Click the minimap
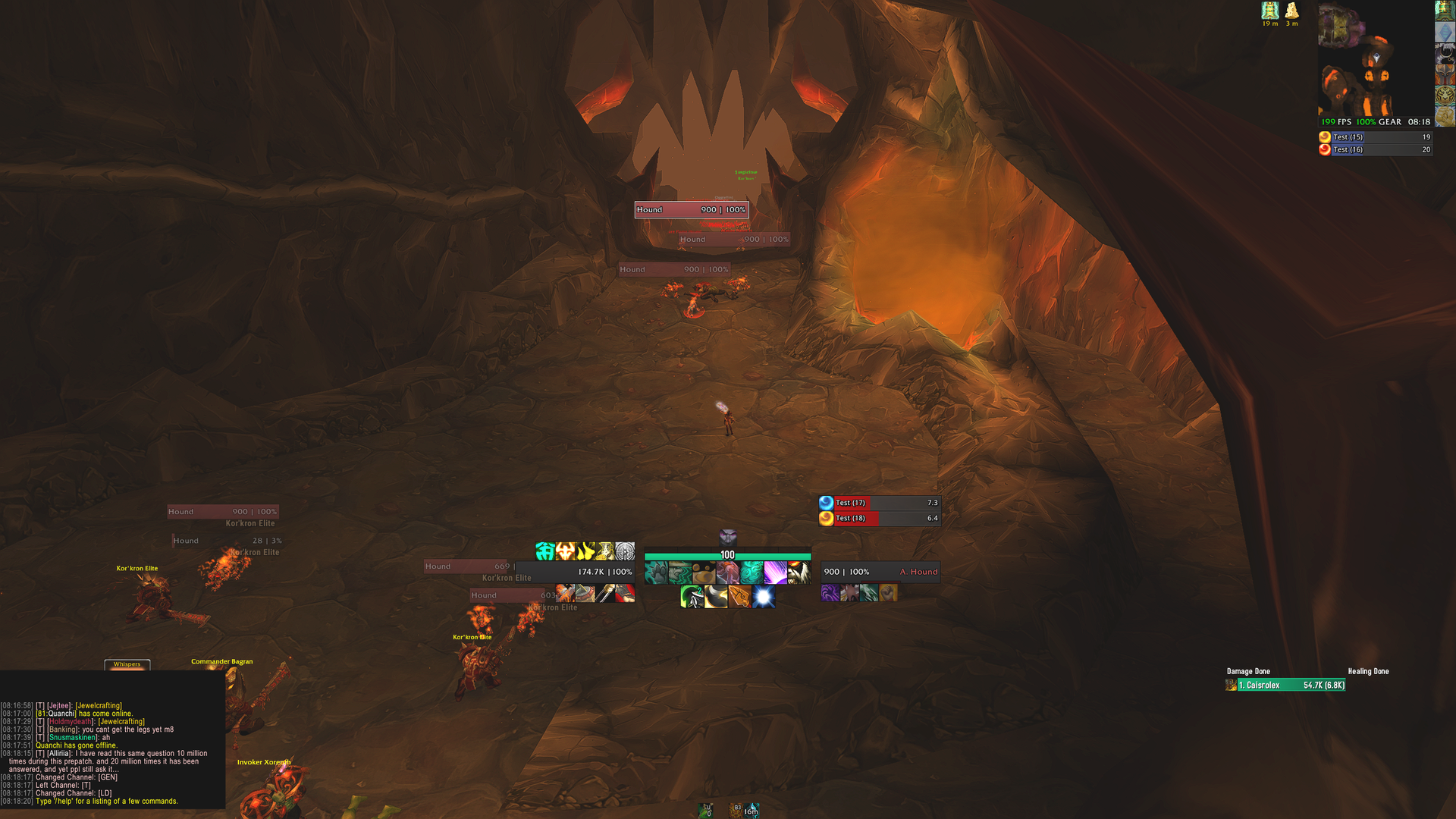 click(x=1375, y=59)
